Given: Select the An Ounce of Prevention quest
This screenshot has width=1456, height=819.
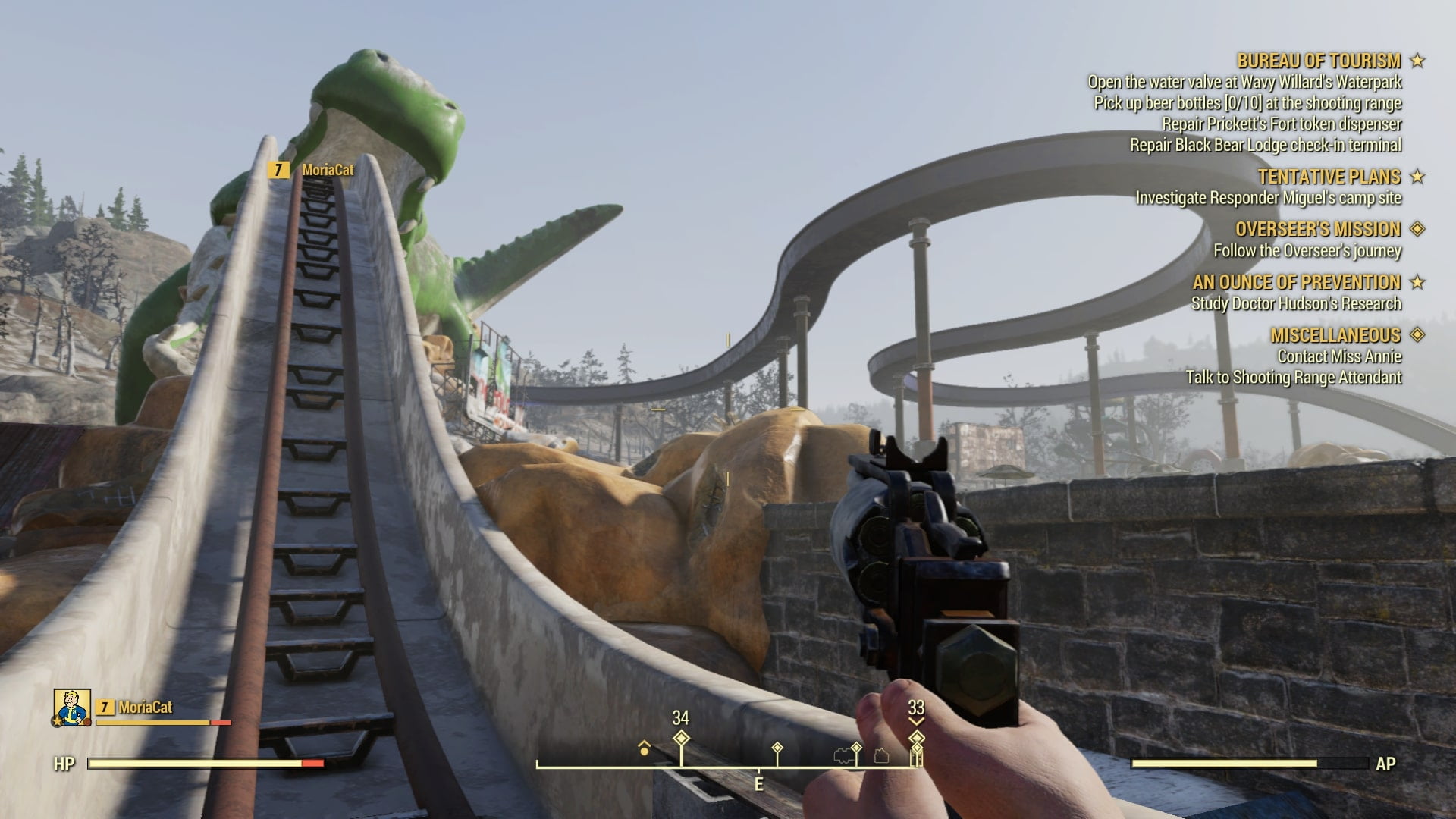Looking at the screenshot, I should pyautogui.click(x=1296, y=282).
